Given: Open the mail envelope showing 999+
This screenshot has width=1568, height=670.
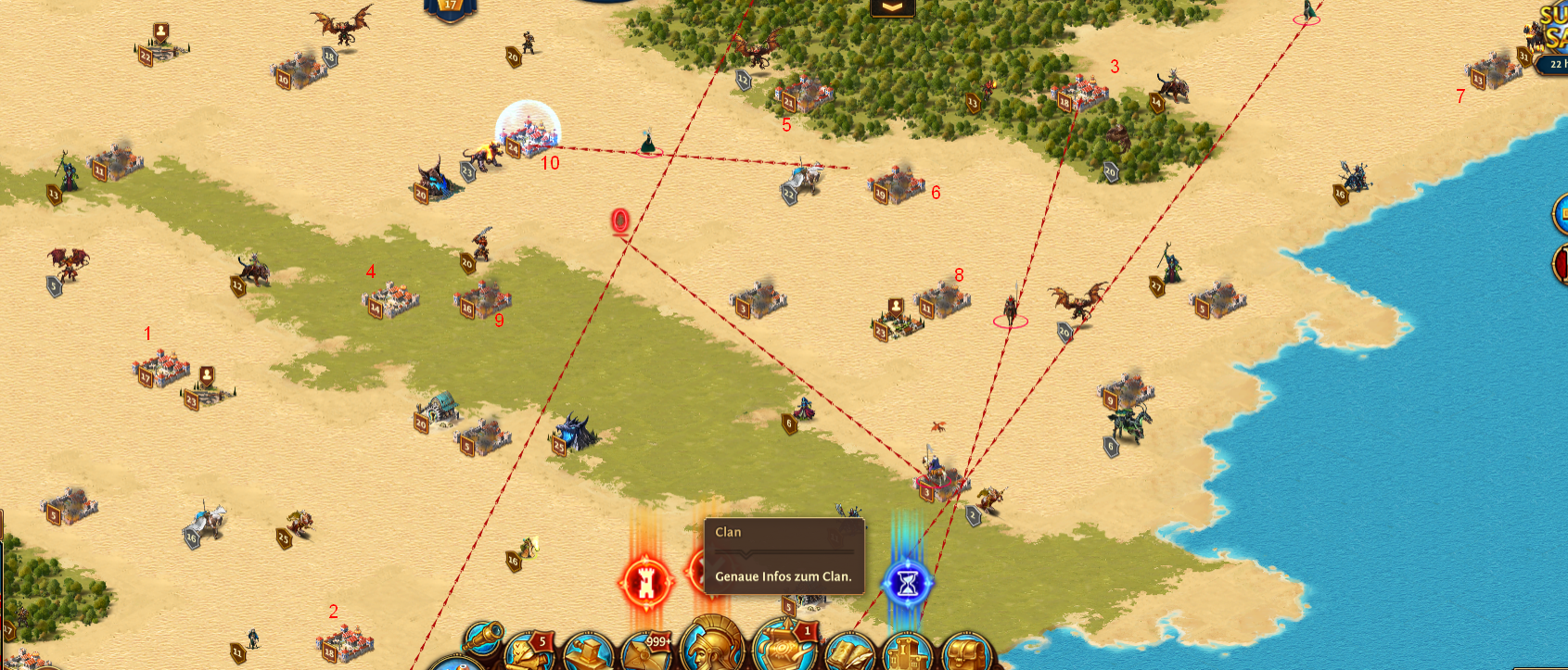Looking at the screenshot, I should pos(646,652).
